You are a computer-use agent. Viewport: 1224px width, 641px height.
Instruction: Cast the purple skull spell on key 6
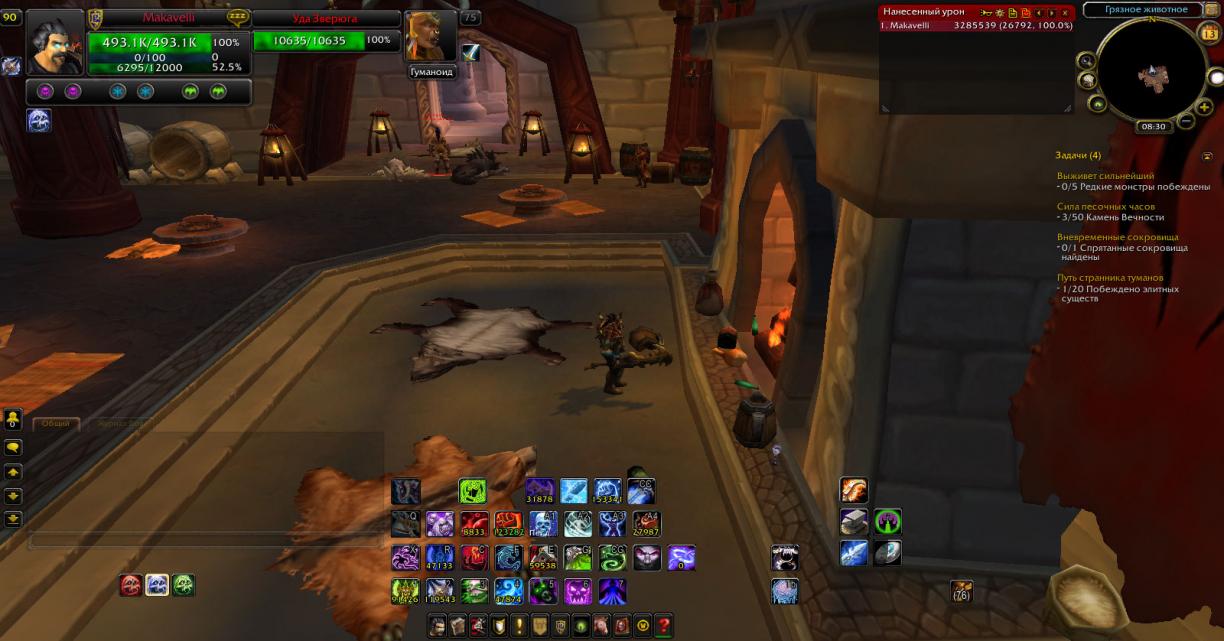click(578, 591)
